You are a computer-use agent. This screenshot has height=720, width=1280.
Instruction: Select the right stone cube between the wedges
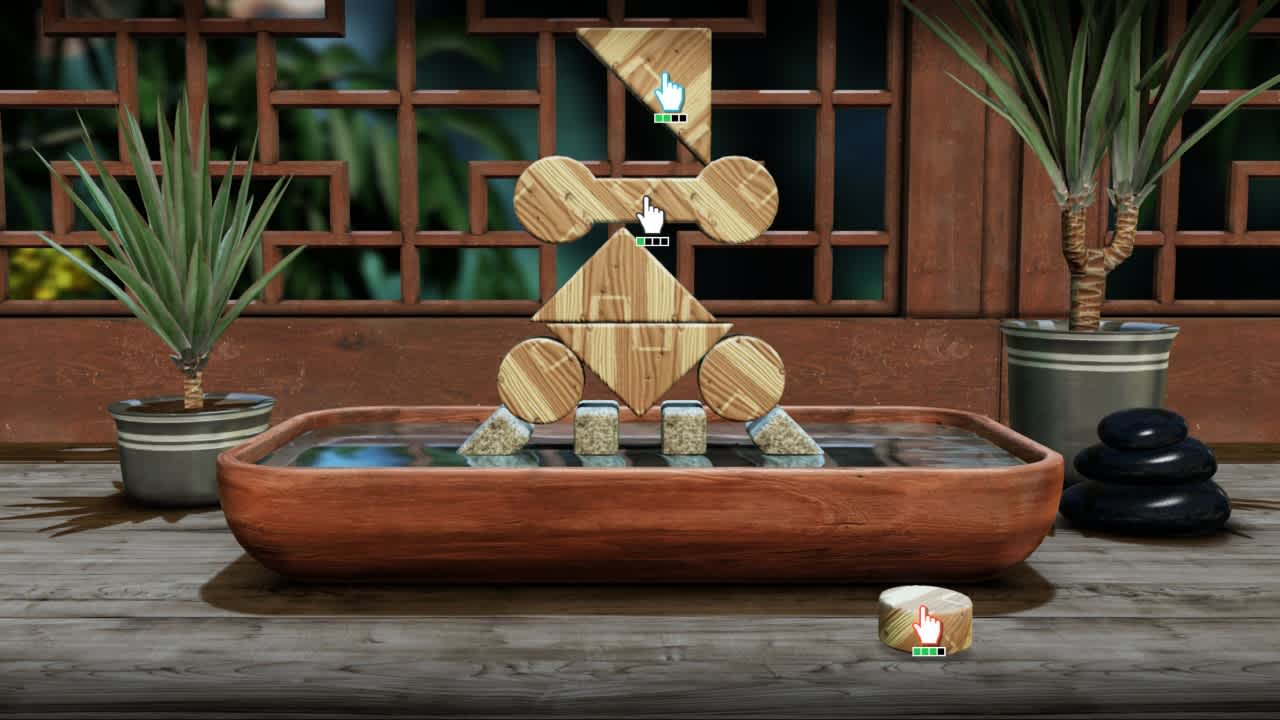click(x=682, y=430)
